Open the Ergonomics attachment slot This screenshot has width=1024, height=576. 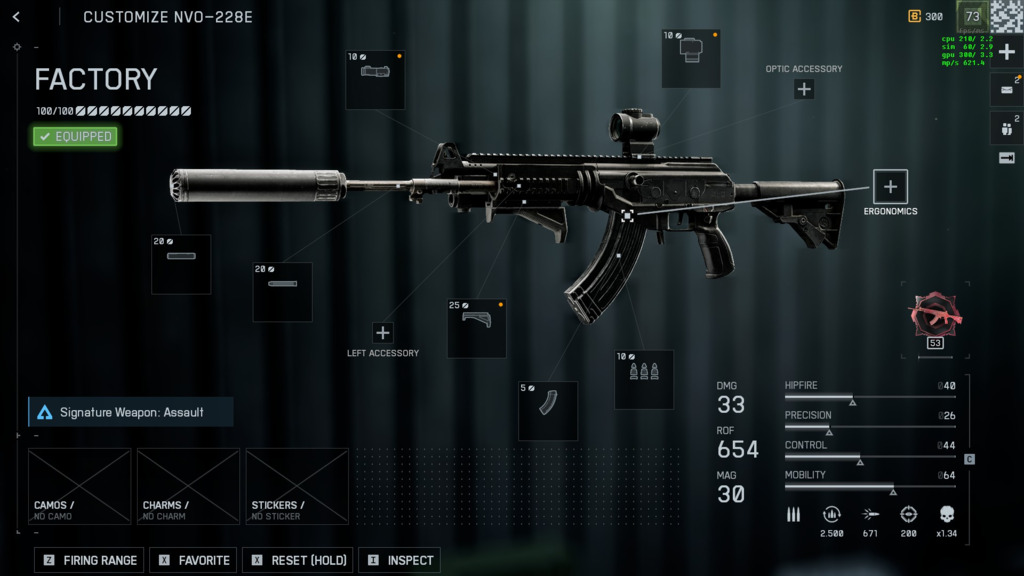click(x=890, y=186)
